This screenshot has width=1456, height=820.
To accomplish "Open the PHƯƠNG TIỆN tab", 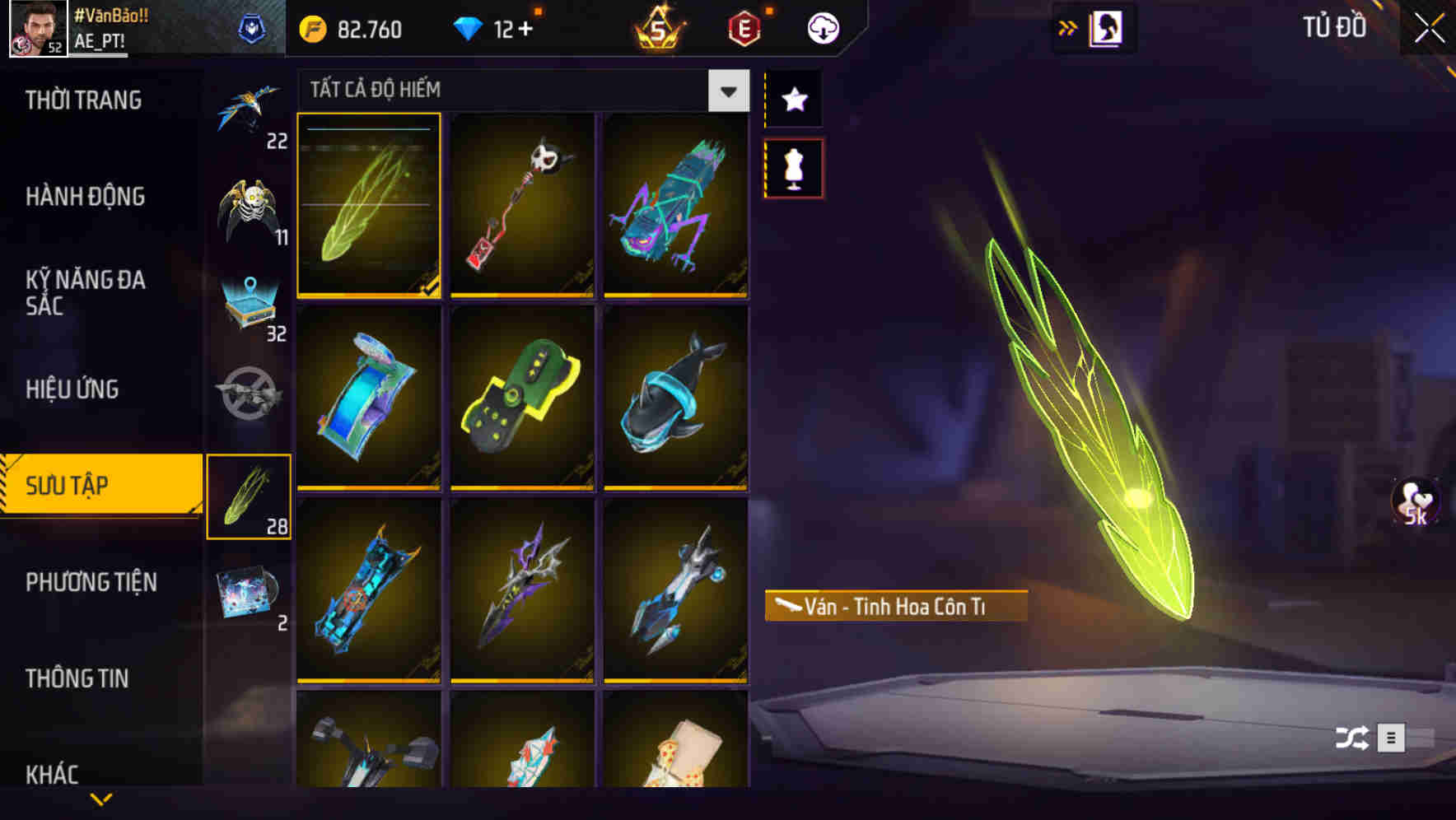I will click(91, 581).
